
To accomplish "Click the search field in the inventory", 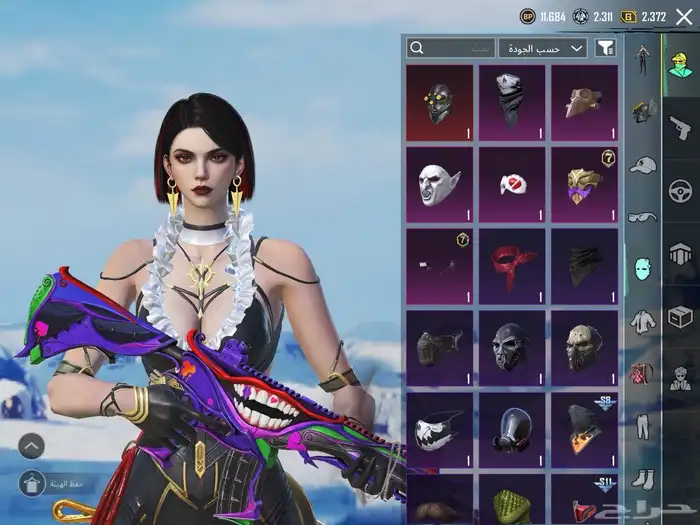I will (451, 48).
